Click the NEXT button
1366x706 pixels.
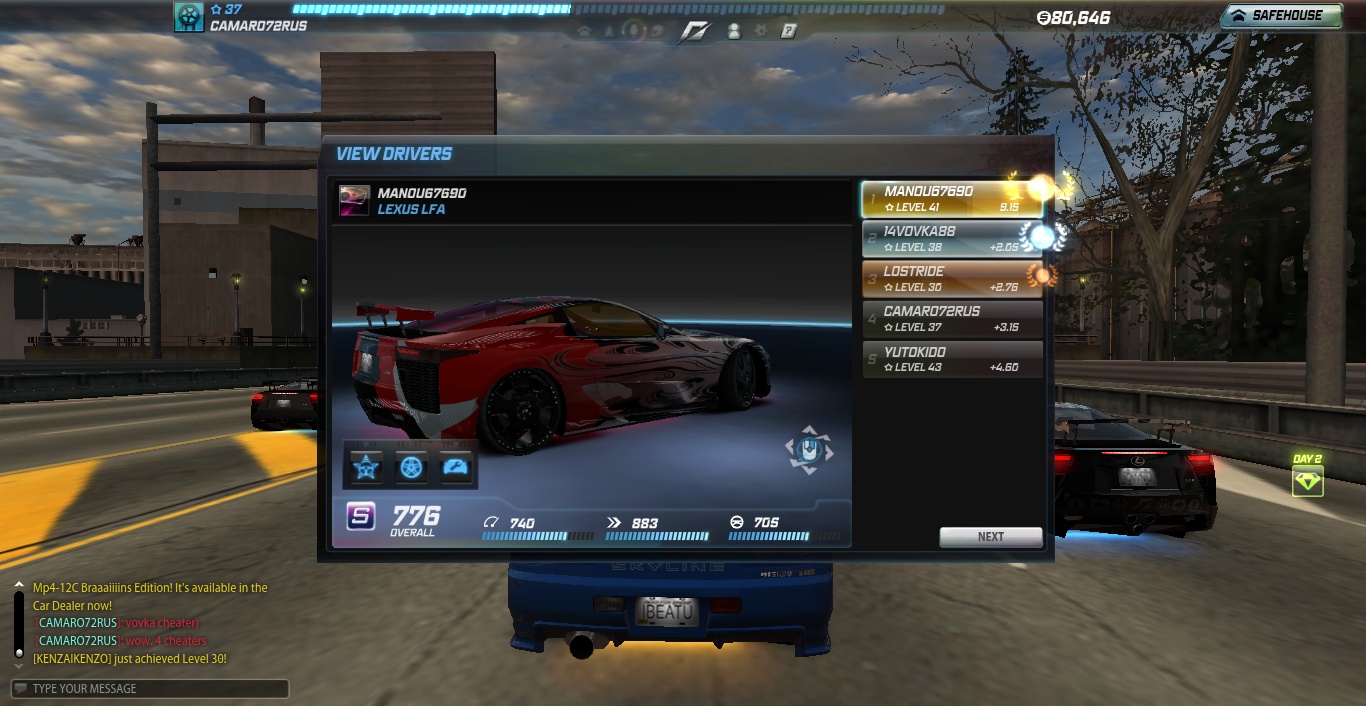[x=990, y=537]
